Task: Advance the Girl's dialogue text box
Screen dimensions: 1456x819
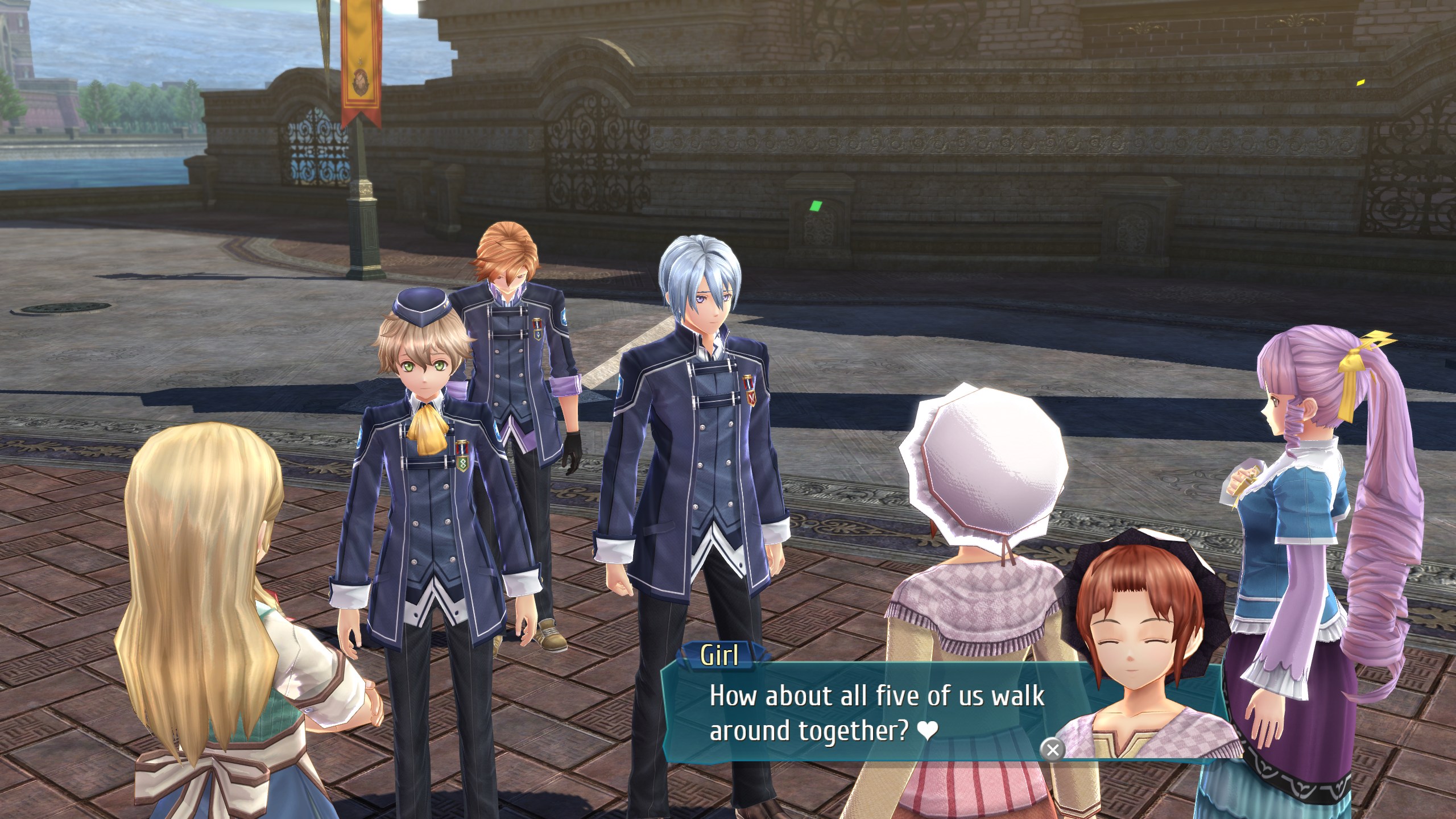Action: tap(1052, 750)
